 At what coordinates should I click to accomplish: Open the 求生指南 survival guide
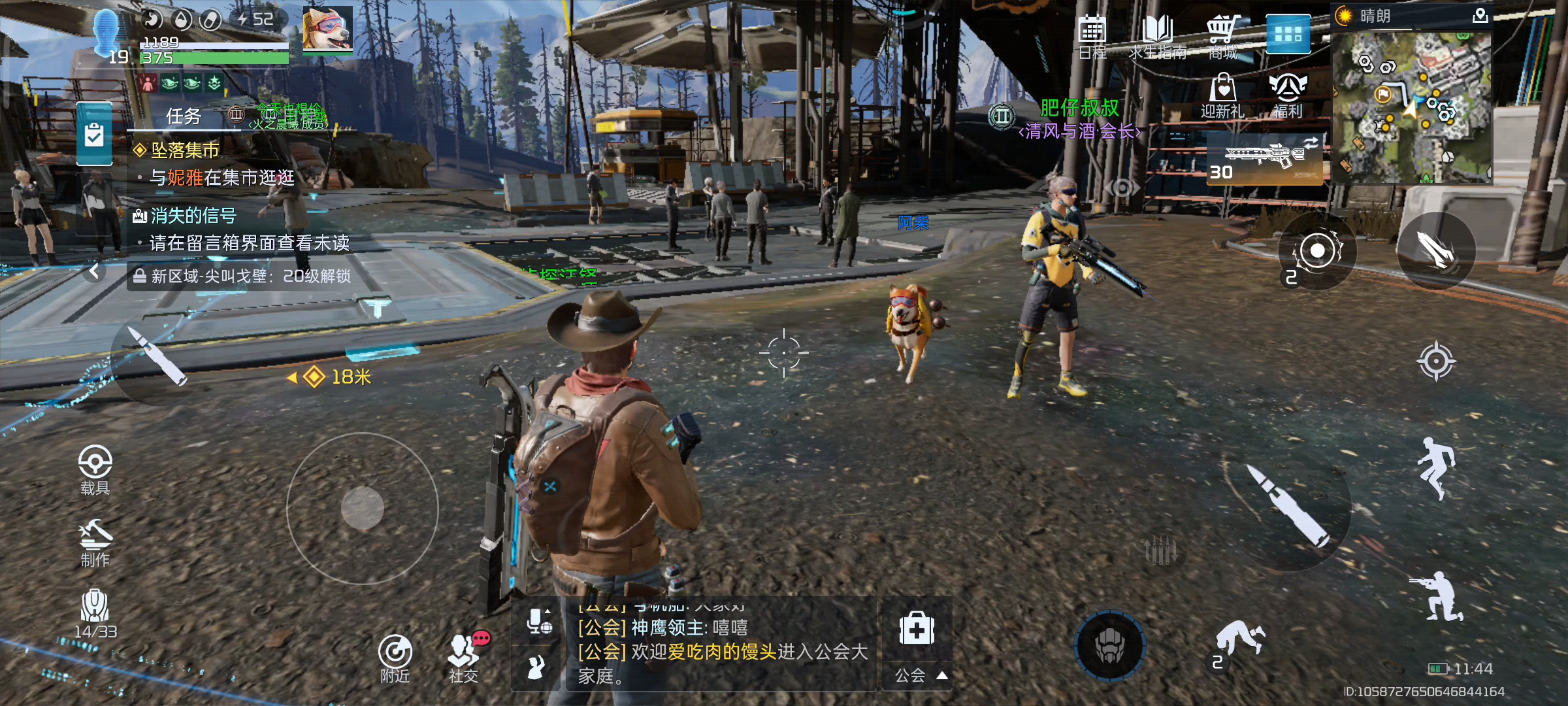(x=1157, y=36)
